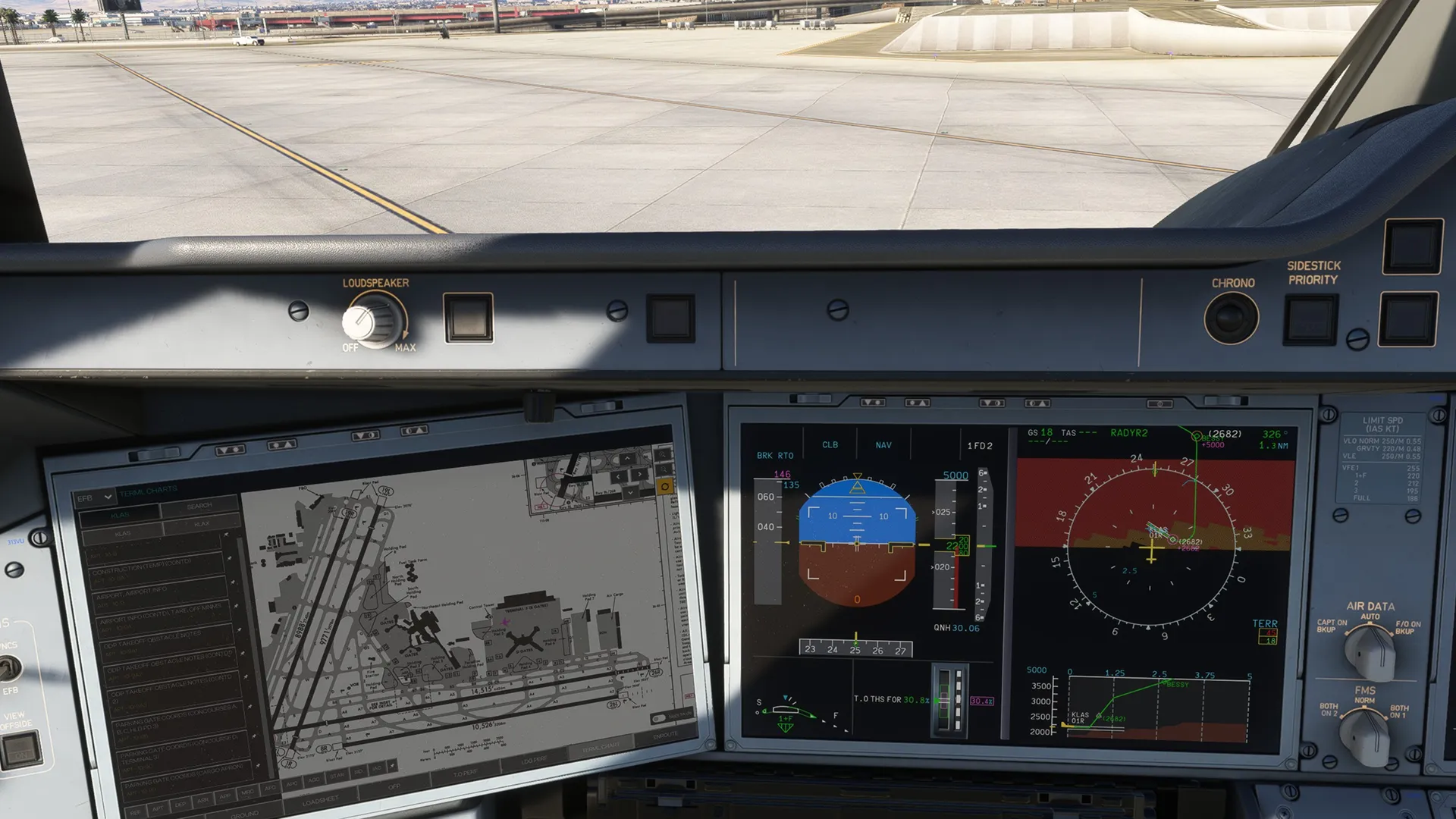Pin the AIRPORT, AIRPORT INFO chart
Image resolution: width=1456 pixels, height=819 pixels.
(x=234, y=583)
